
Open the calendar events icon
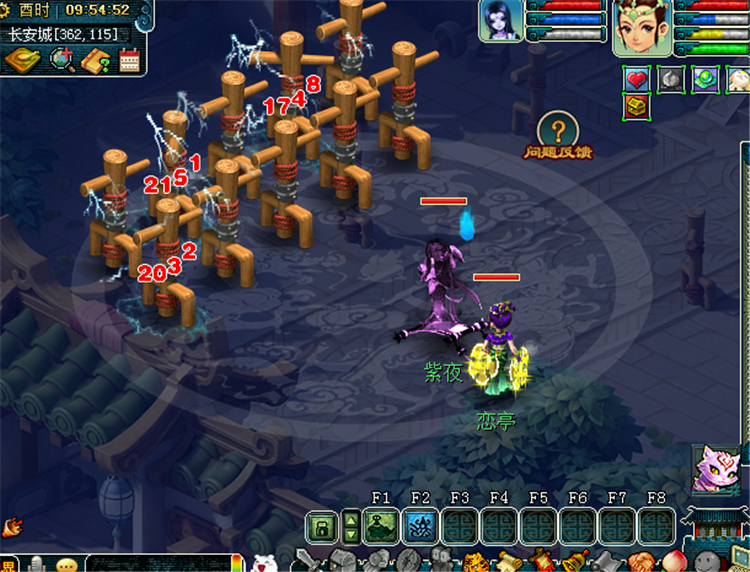click(x=129, y=60)
